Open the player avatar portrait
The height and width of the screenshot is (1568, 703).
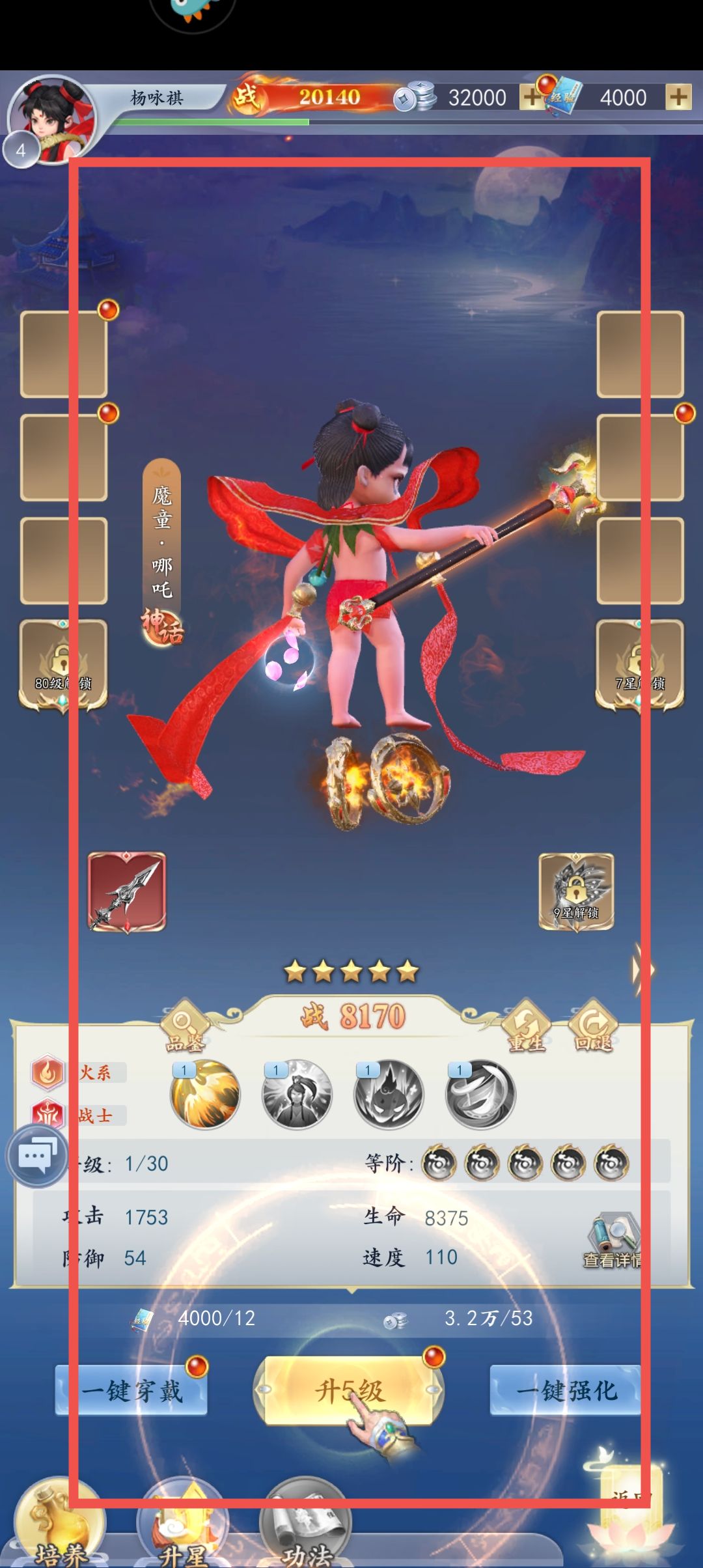tap(53, 119)
